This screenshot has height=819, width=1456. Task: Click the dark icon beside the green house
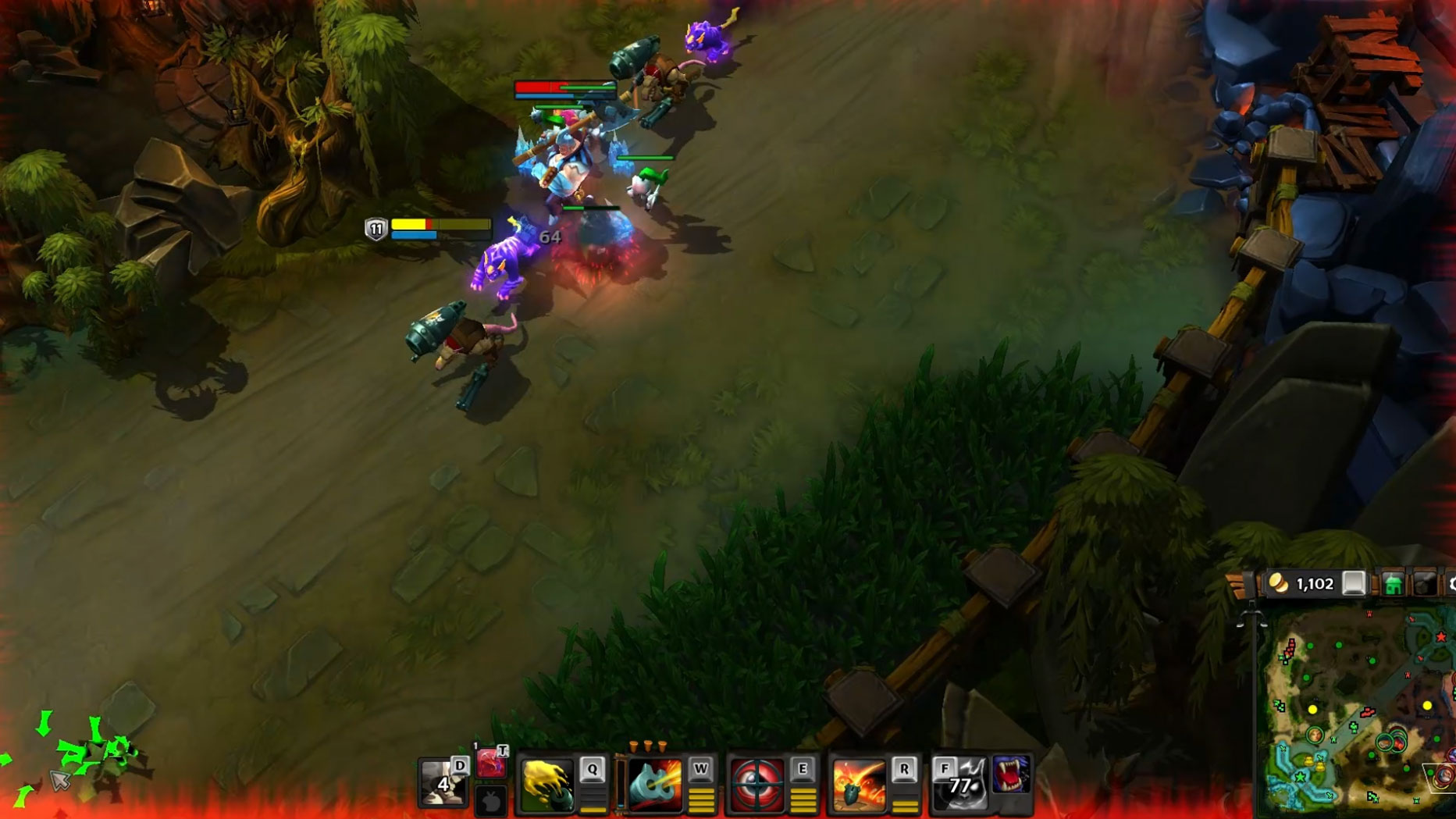tap(1424, 584)
